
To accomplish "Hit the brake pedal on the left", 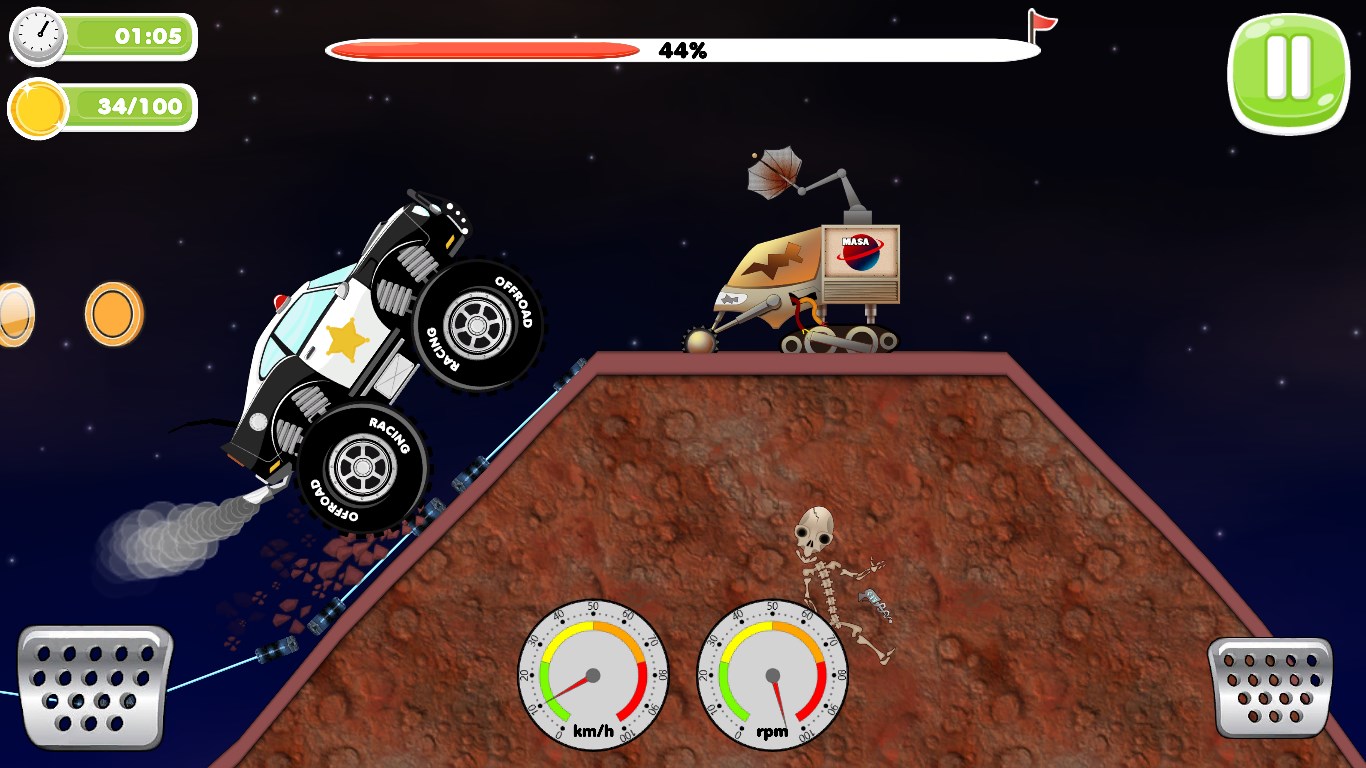I will coord(95,686).
